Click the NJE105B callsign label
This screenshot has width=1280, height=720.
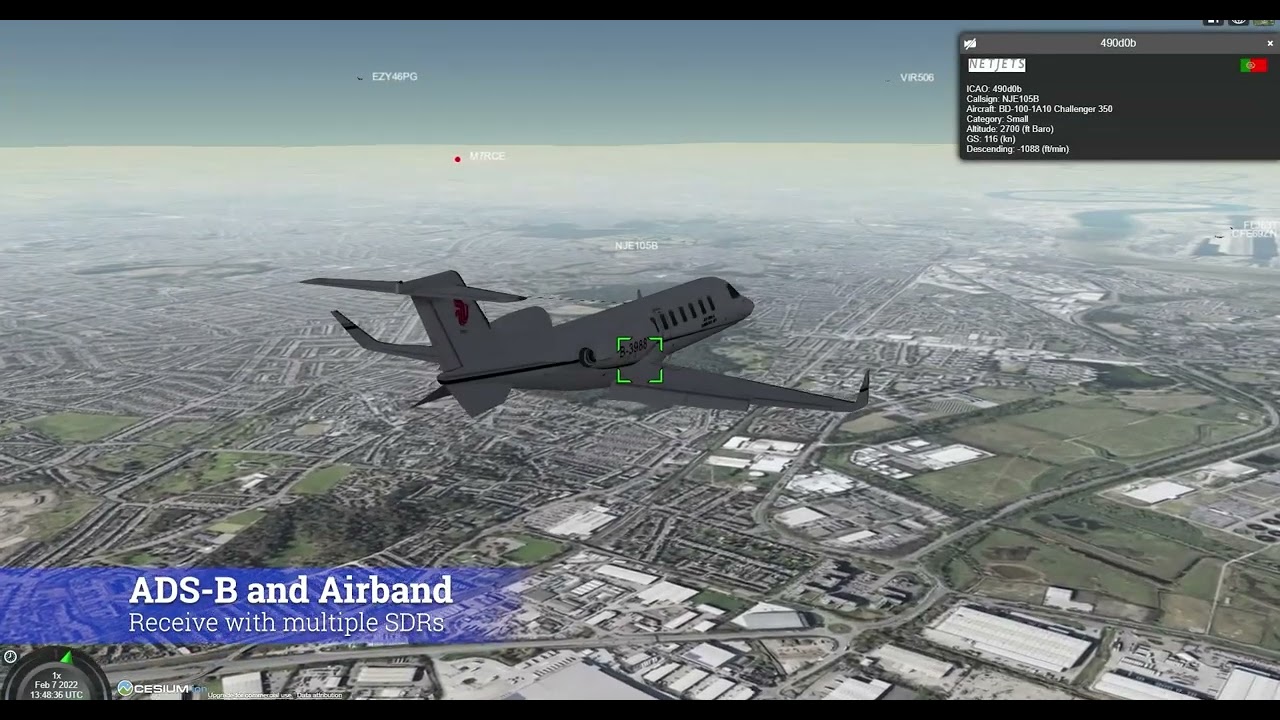click(x=636, y=245)
